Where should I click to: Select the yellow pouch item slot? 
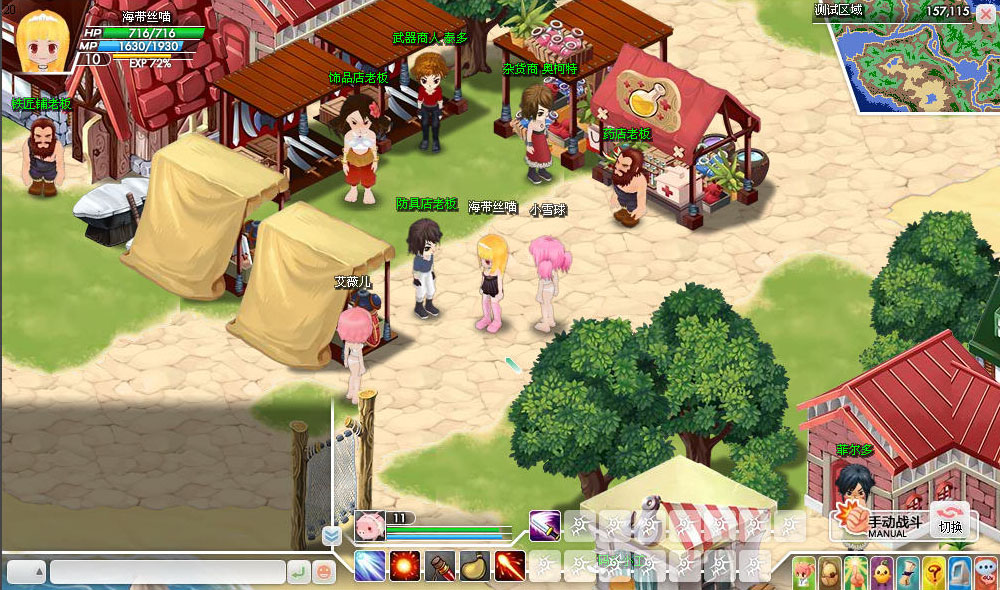coord(475,566)
